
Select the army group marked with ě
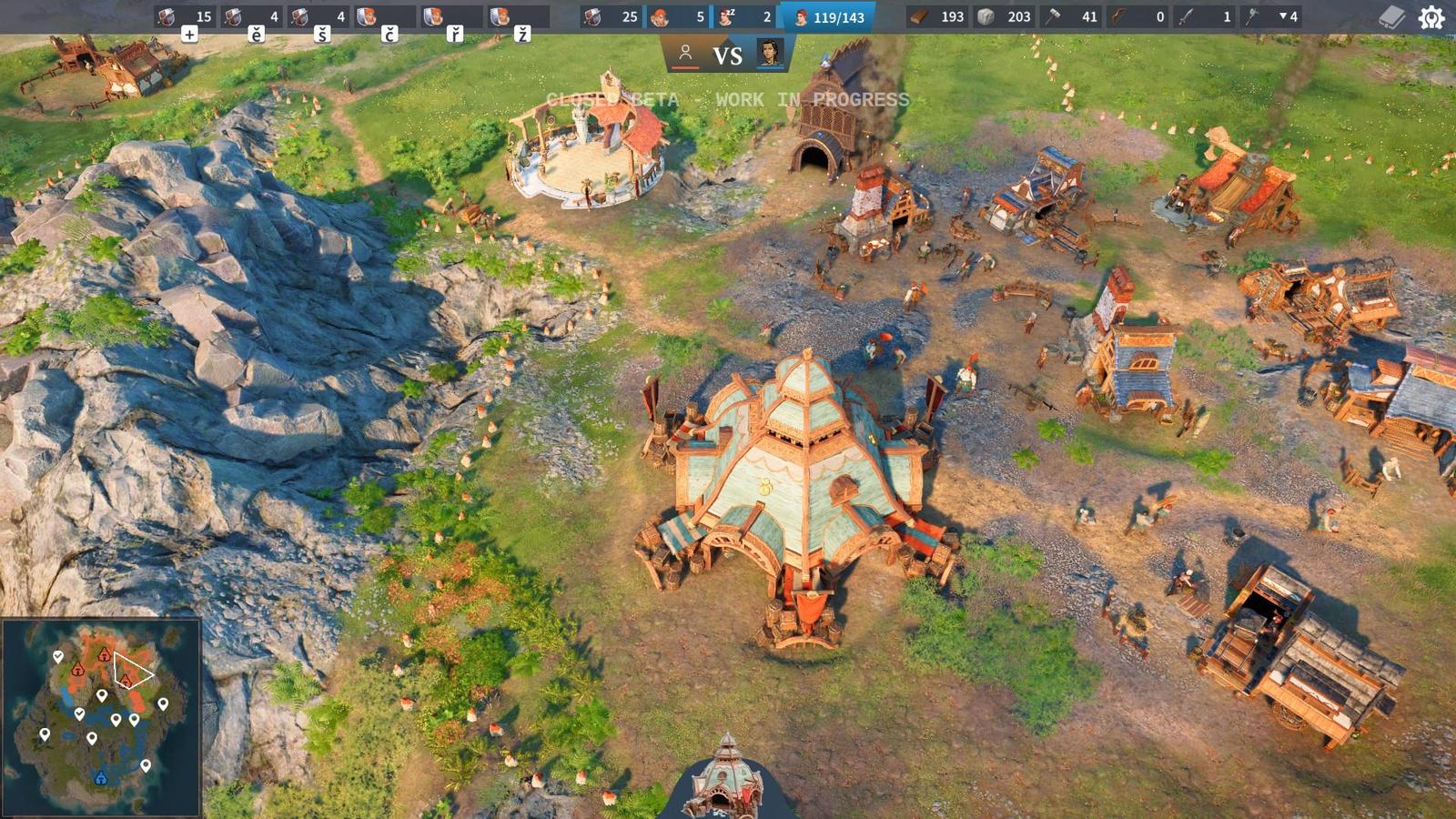(x=251, y=16)
